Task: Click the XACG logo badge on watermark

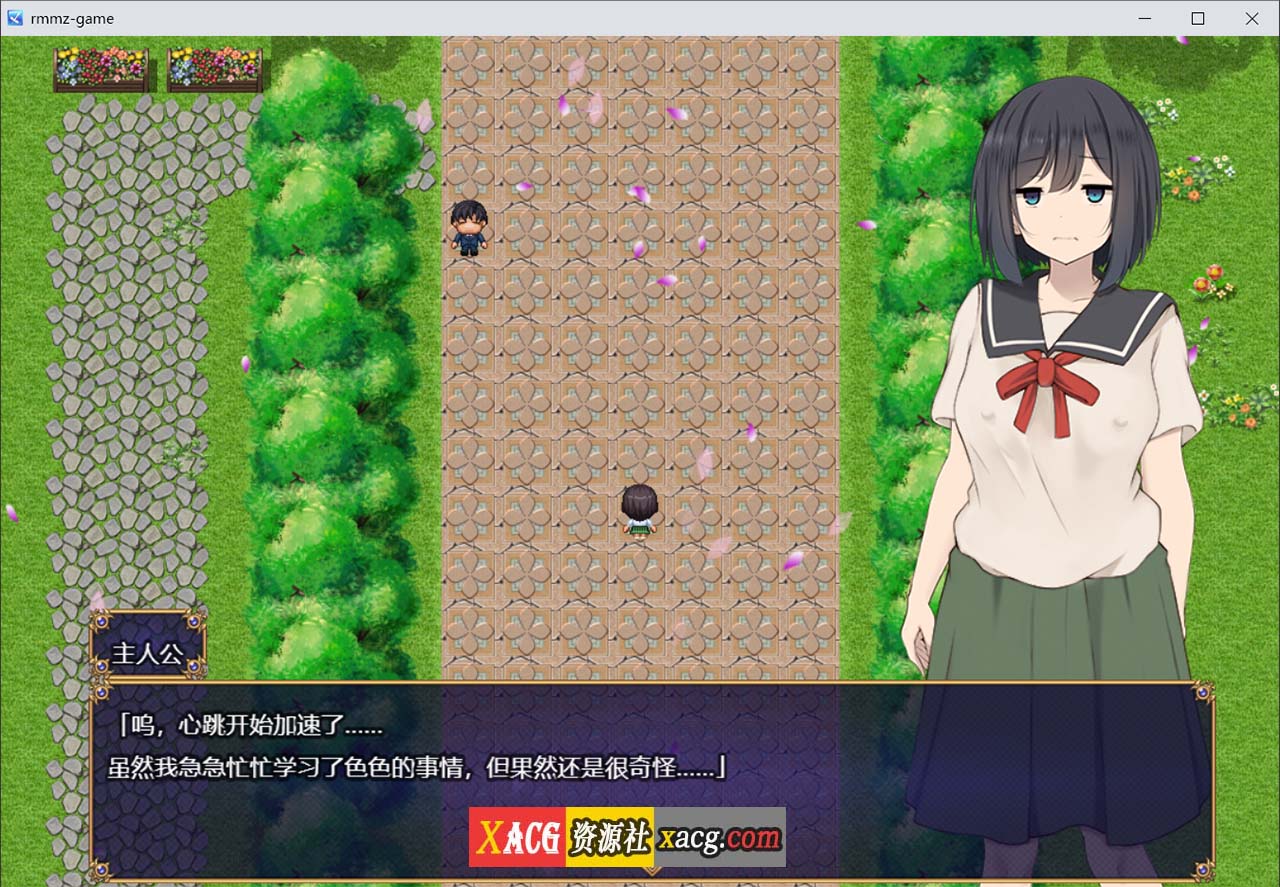Action: 516,838
